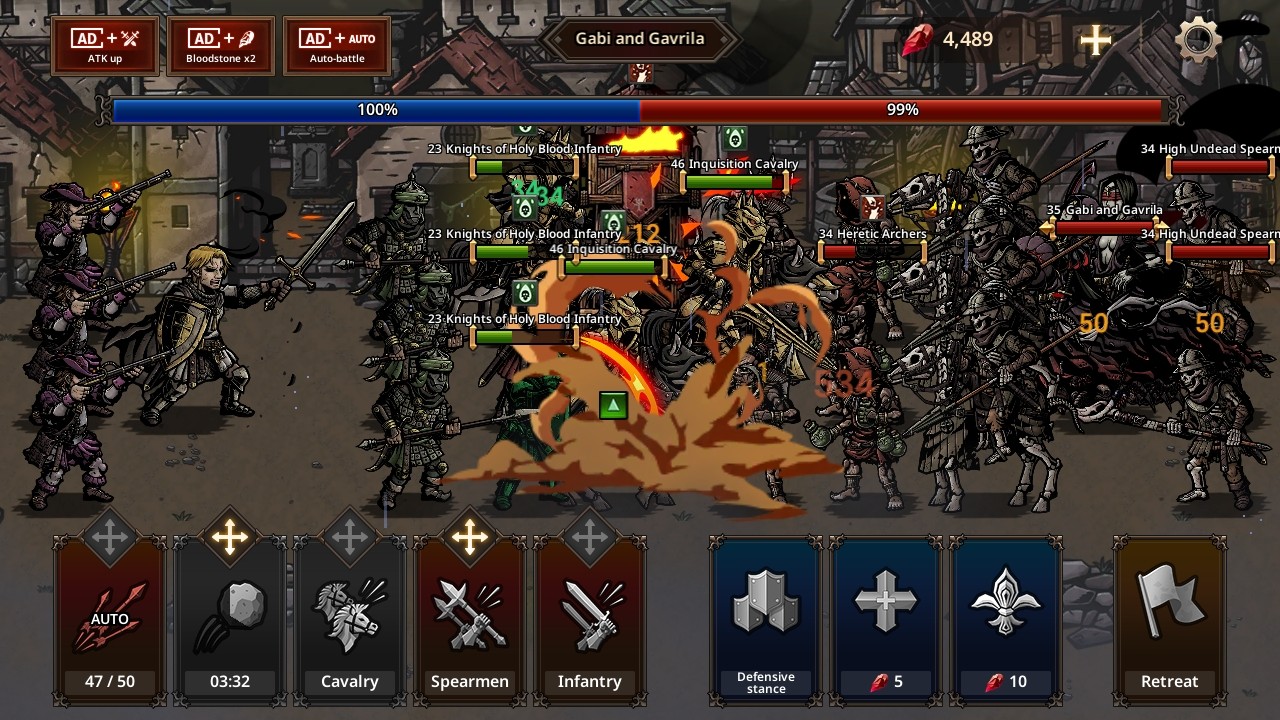Use the fleur-de-lis skill costing 10 bloodstones

pyautogui.click(x=1005, y=620)
